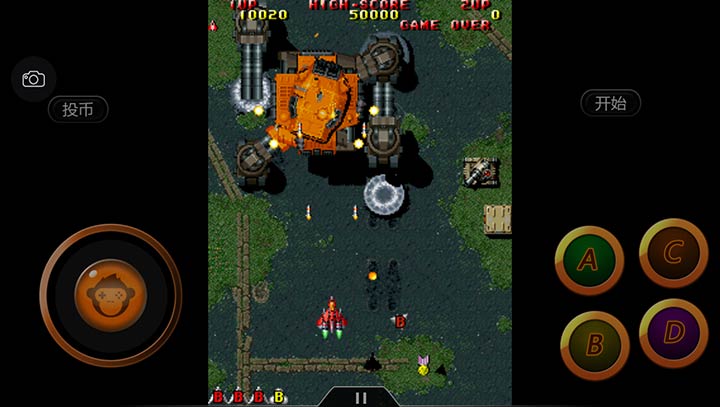Take a screenshot with the camera icon
The width and height of the screenshot is (720, 407).
[x=33, y=79]
